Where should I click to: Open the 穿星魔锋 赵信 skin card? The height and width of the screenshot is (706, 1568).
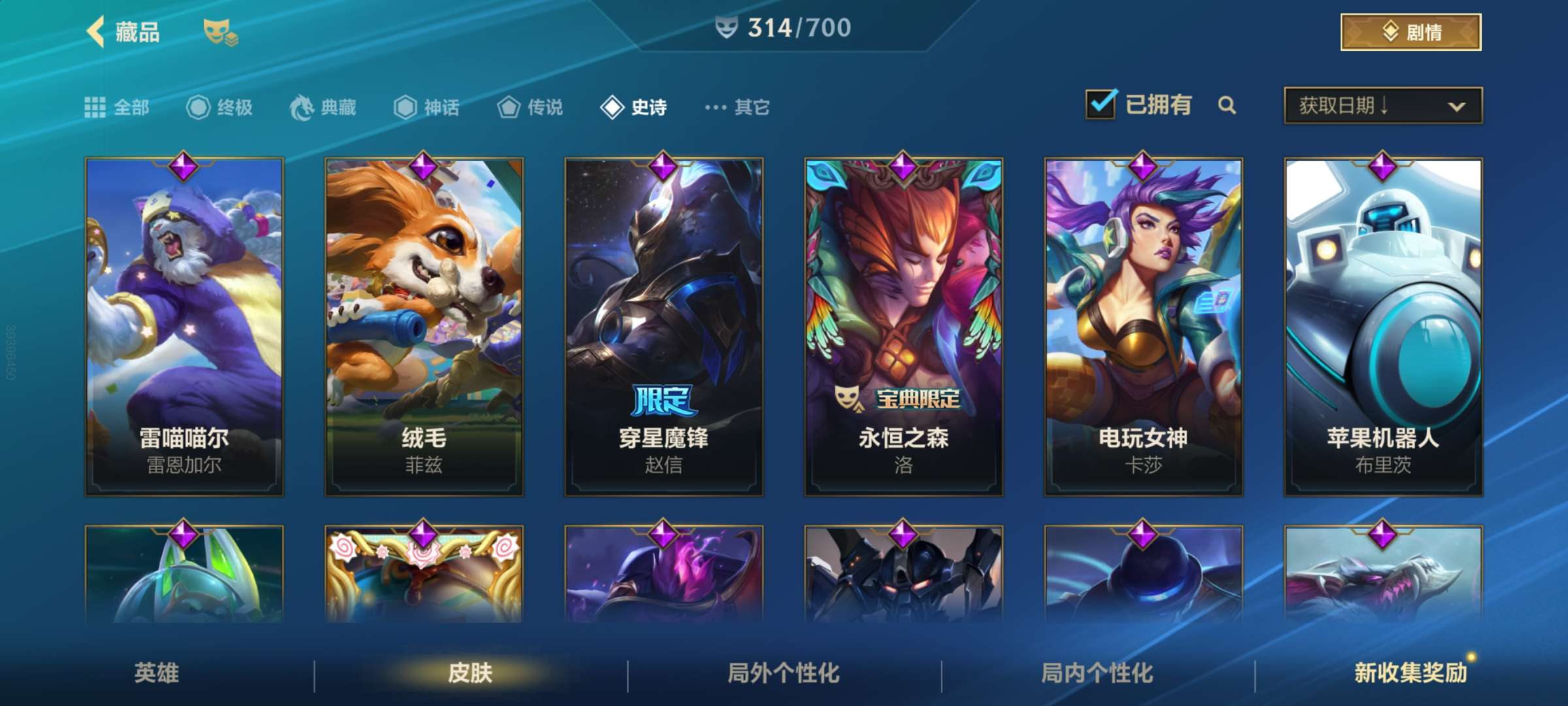(x=664, y=327)
